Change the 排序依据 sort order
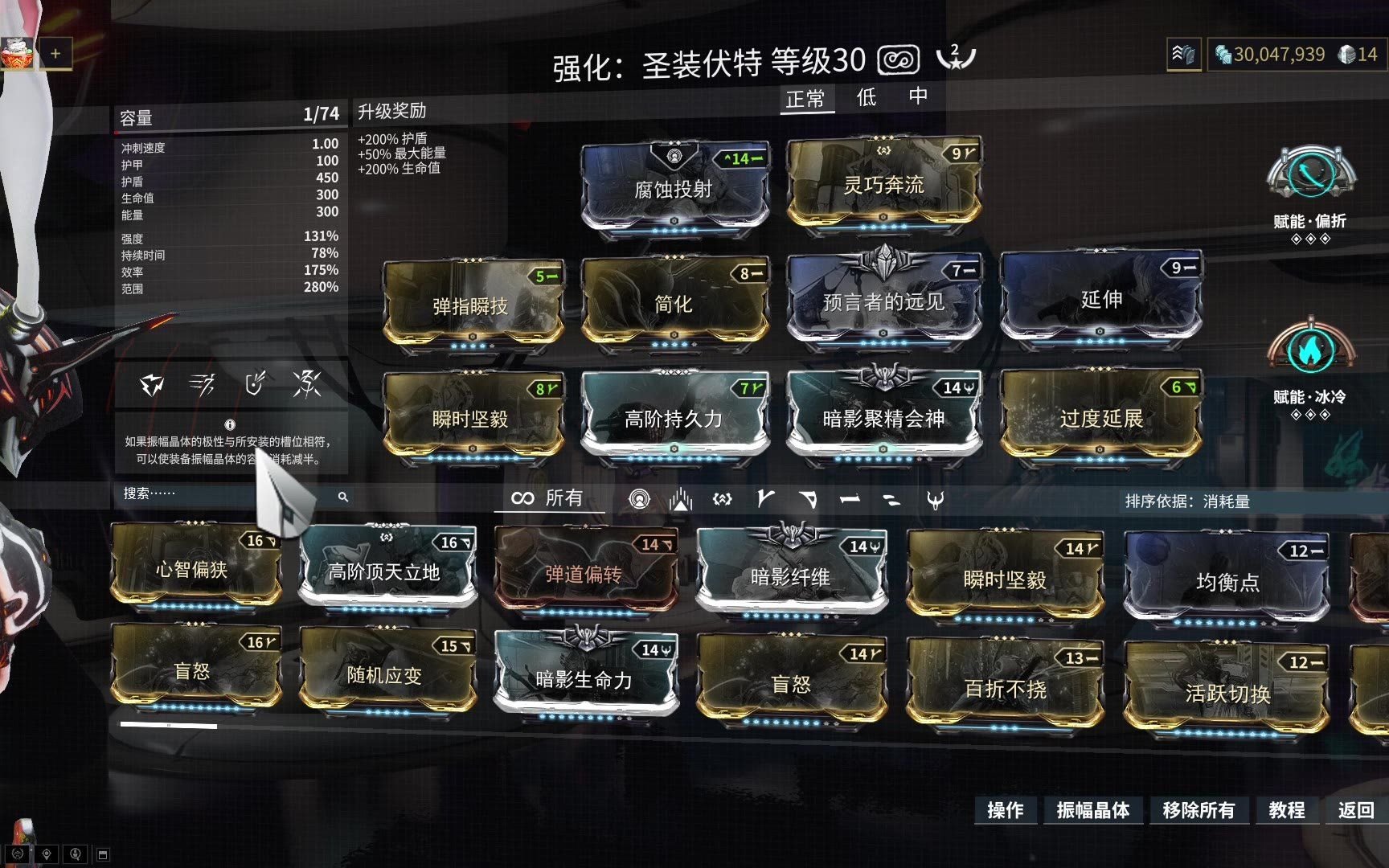1389x868 pixels. click(1187, 502)
